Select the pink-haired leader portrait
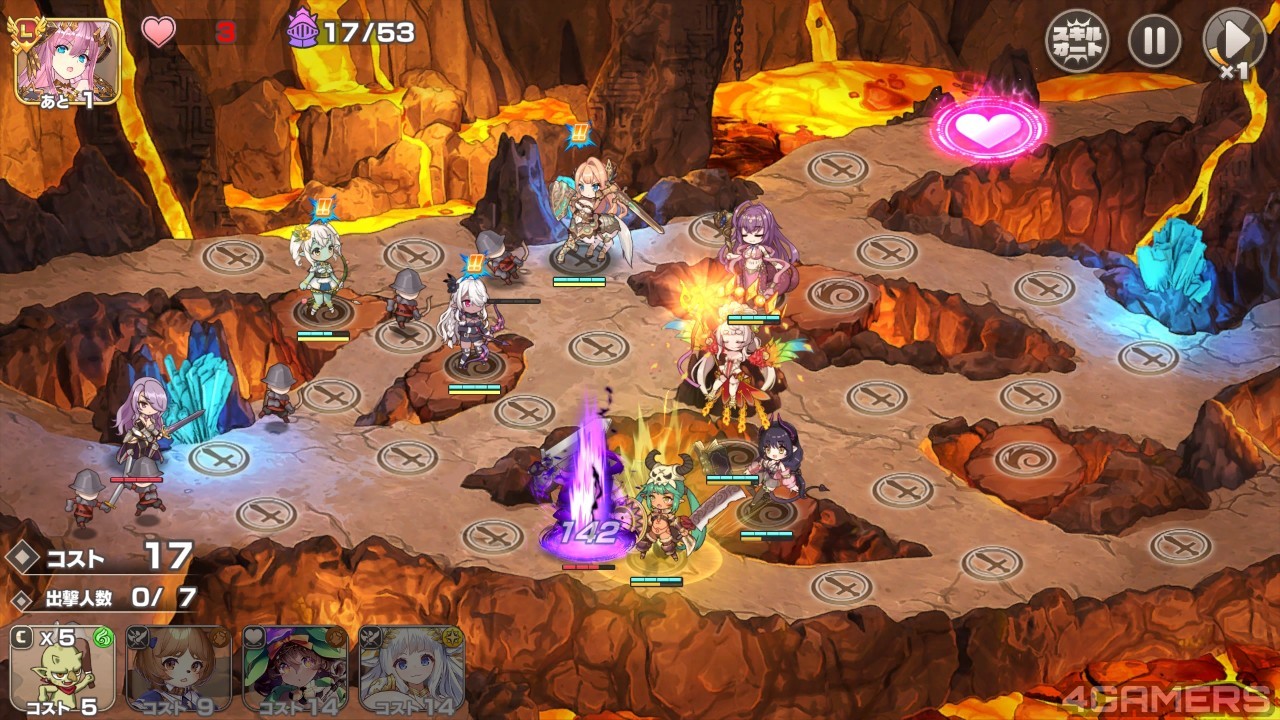This screenshot has width=1280, height=720. [x=68, y=61]
